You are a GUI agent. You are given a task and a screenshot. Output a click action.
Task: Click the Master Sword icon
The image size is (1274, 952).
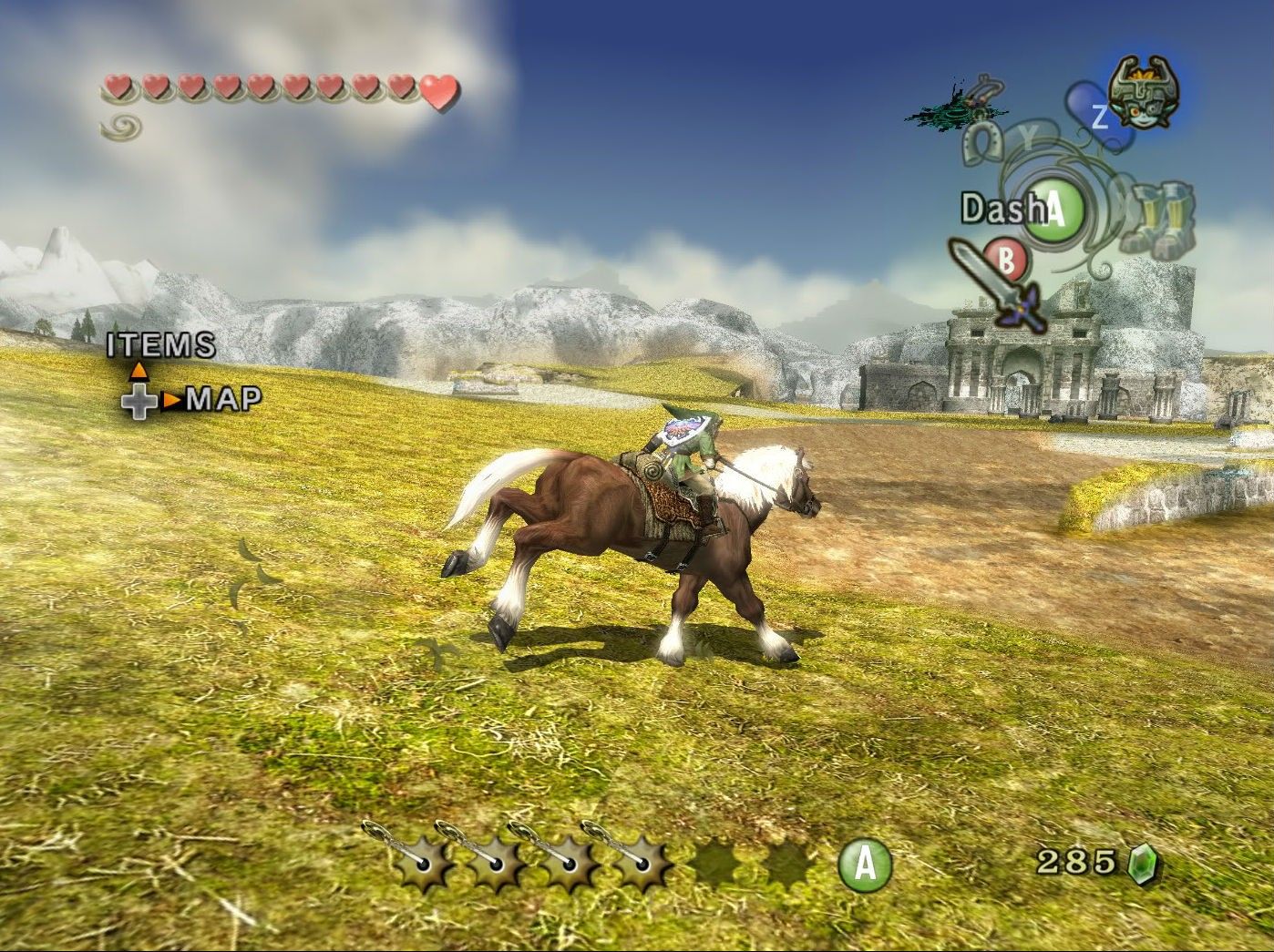(995, 284)
